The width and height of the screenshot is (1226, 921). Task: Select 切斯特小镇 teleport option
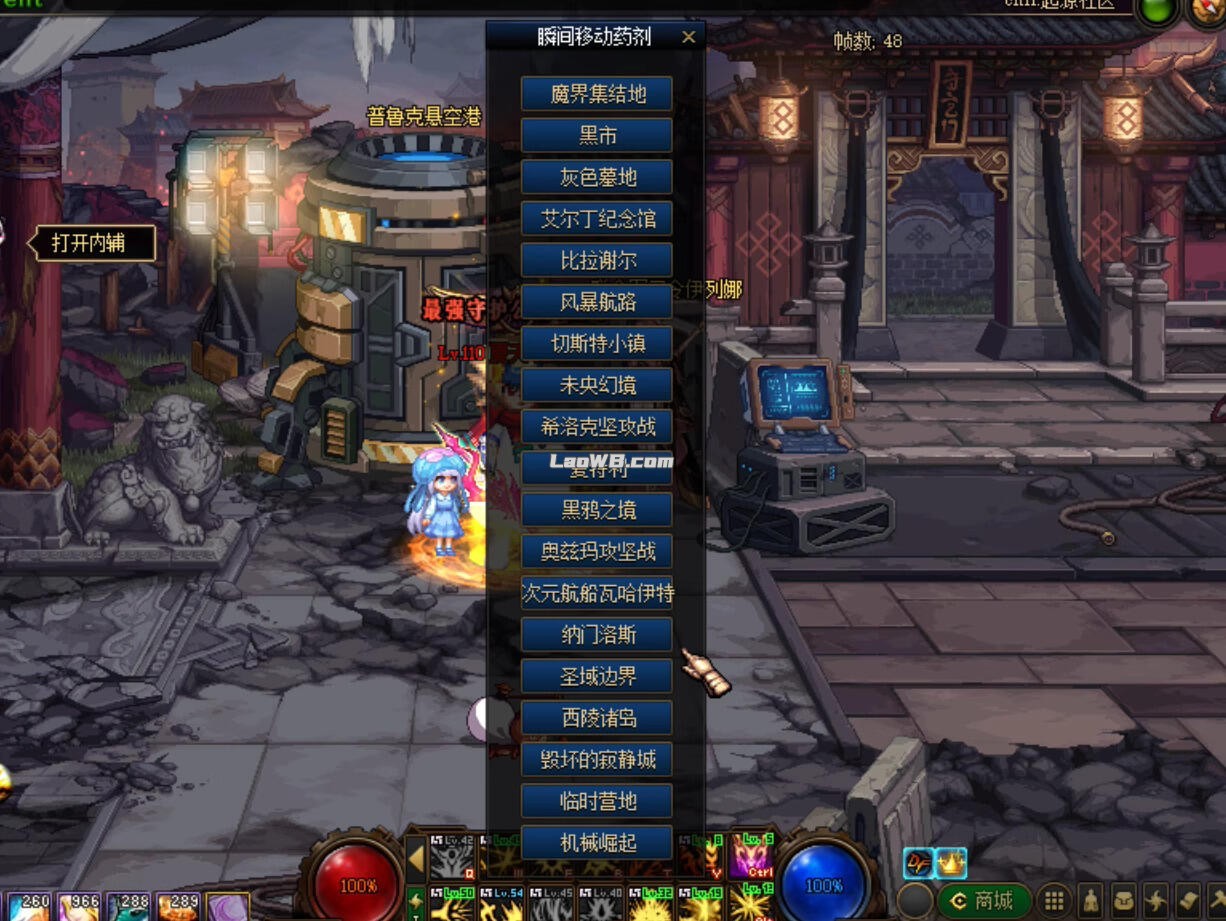click(597, 343)
